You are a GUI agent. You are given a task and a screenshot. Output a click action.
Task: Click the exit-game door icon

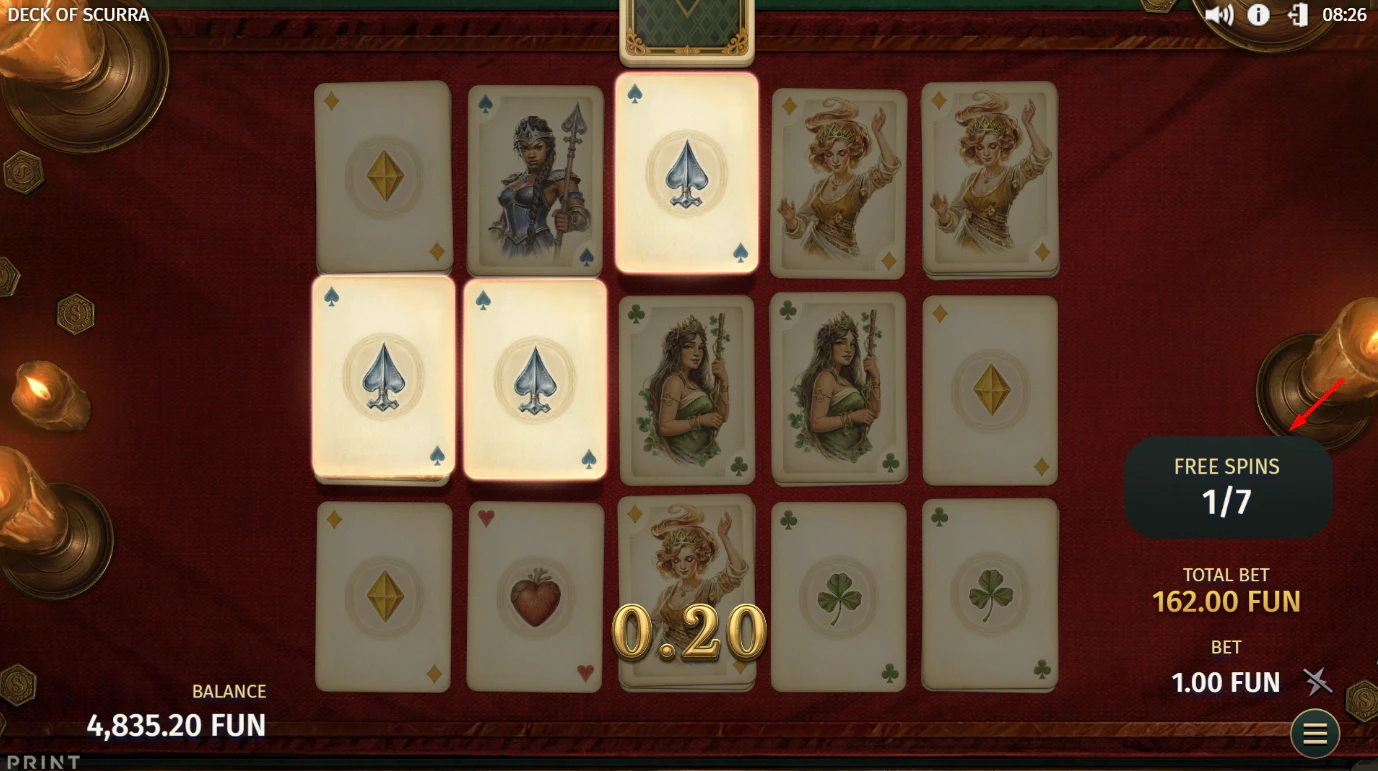[x=1297, y=15]
